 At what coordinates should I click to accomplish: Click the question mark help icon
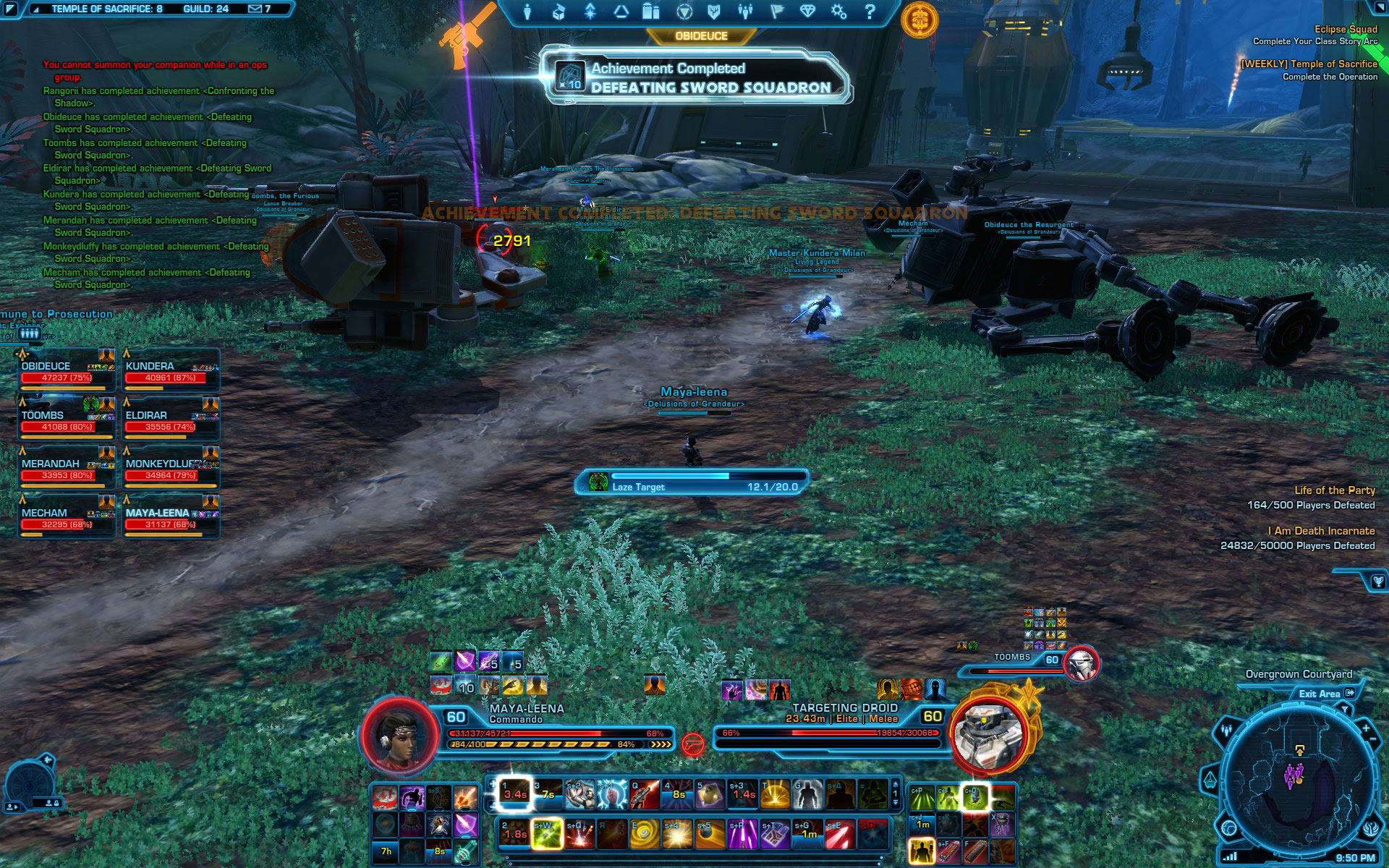[870, 12]
